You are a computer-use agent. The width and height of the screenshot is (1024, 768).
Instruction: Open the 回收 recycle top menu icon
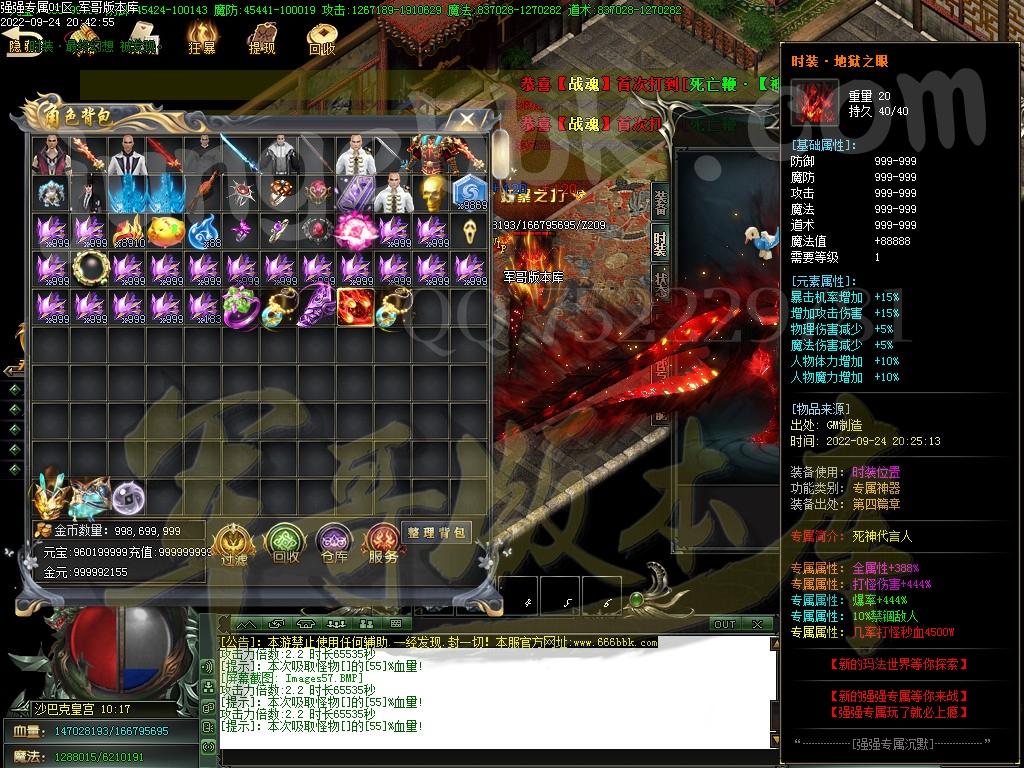(x=321, y=38)
